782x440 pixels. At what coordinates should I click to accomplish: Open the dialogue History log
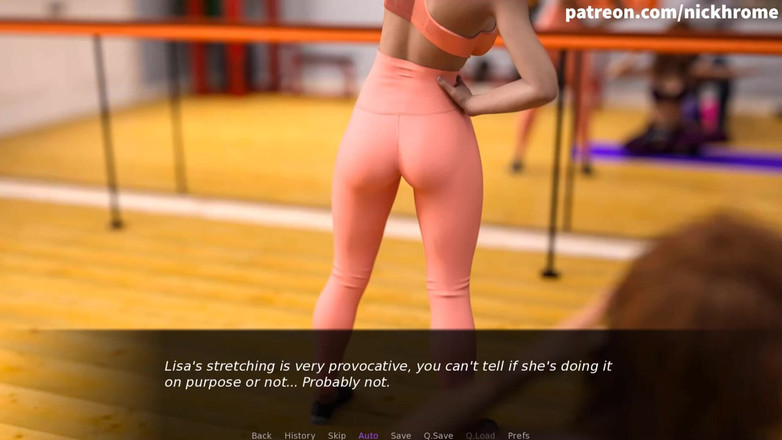pos(299,435)
